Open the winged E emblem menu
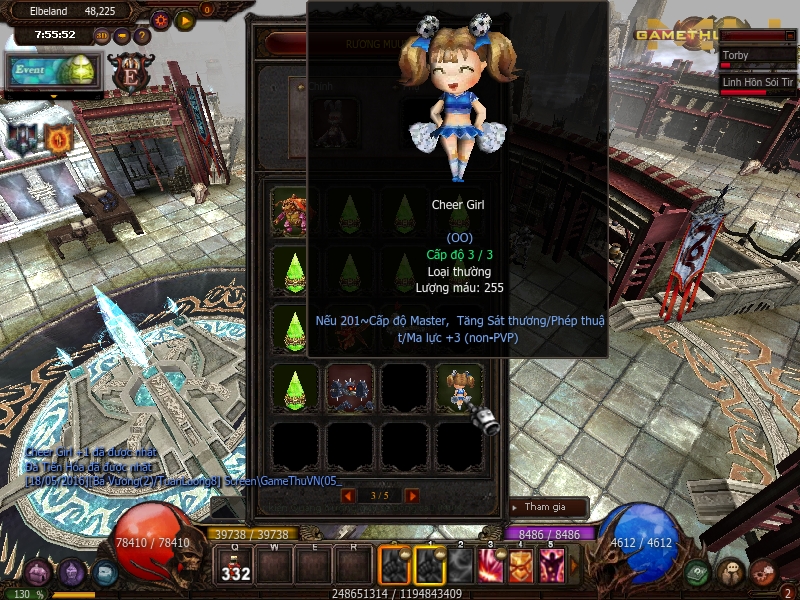This screenshot has width=800, height=600. click(x=129, y=73)
